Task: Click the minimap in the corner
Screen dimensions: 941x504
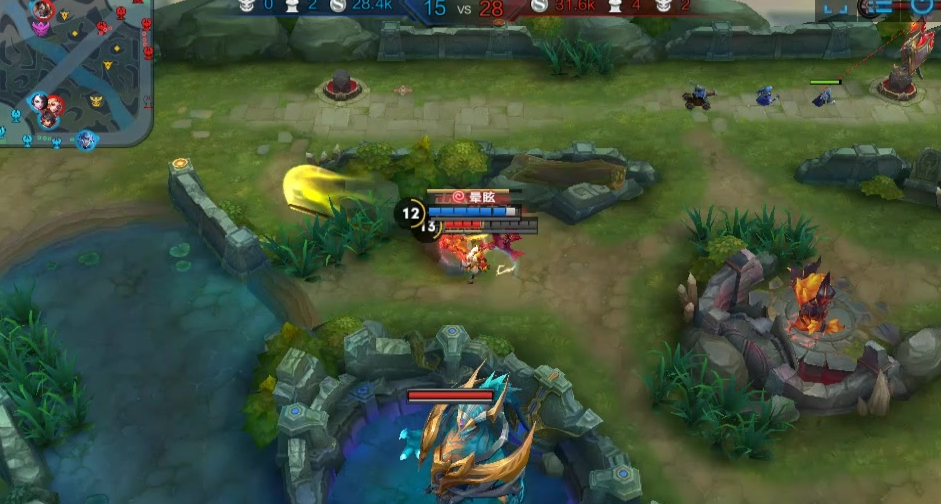Action: pos(76,72)
